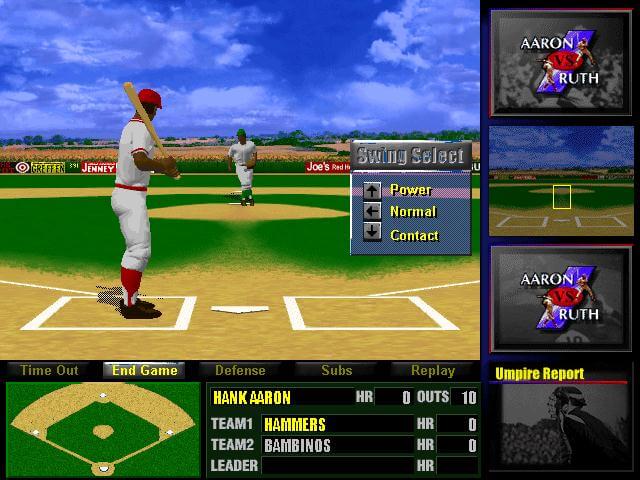Select the Normal swing option
This screenshot has height=480, width=640.
pyautogui.click(x=413, y=211)
